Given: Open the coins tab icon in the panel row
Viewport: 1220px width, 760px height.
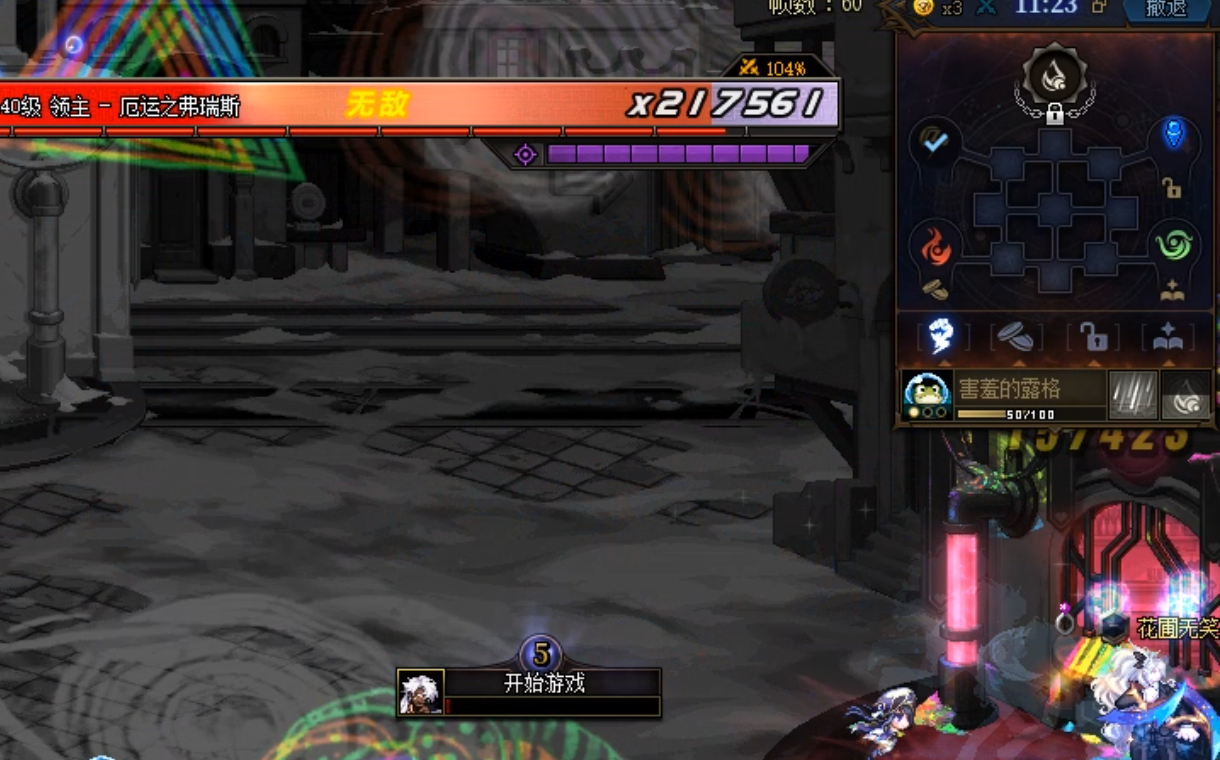Looking at the screenshot, I should pos(1017,337).
